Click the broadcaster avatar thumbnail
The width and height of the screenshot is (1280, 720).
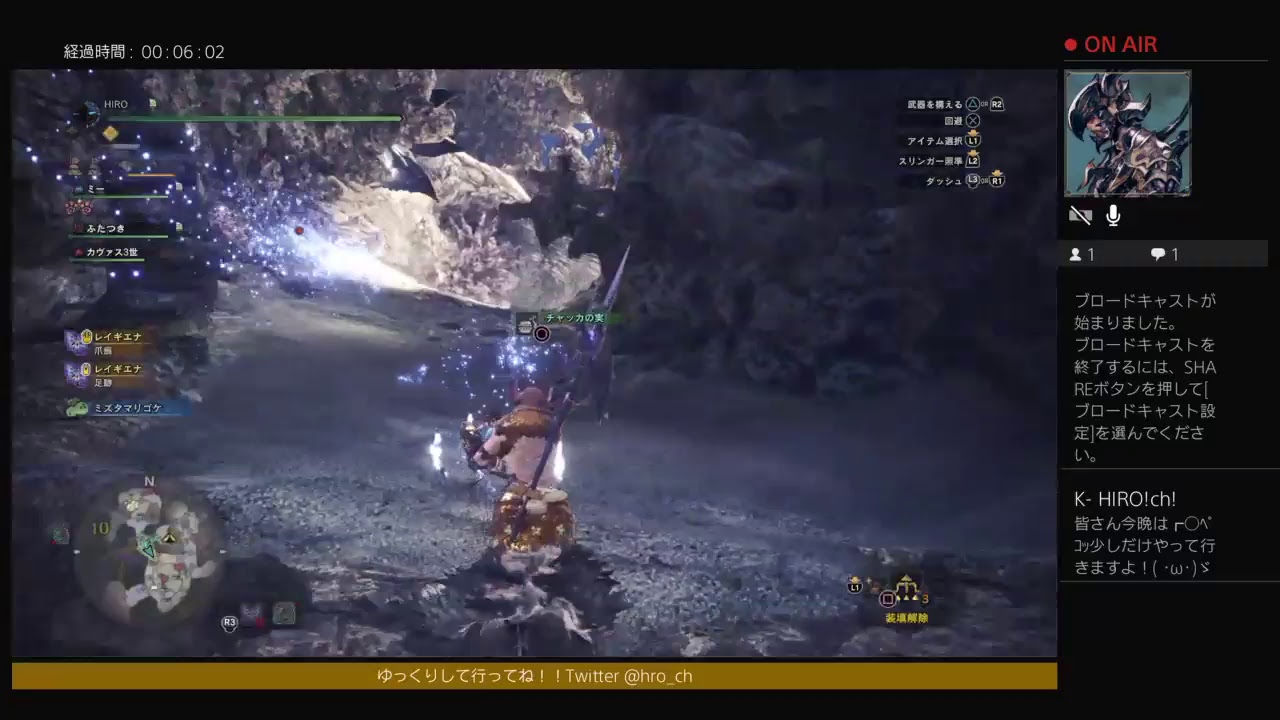(1128, 133)
